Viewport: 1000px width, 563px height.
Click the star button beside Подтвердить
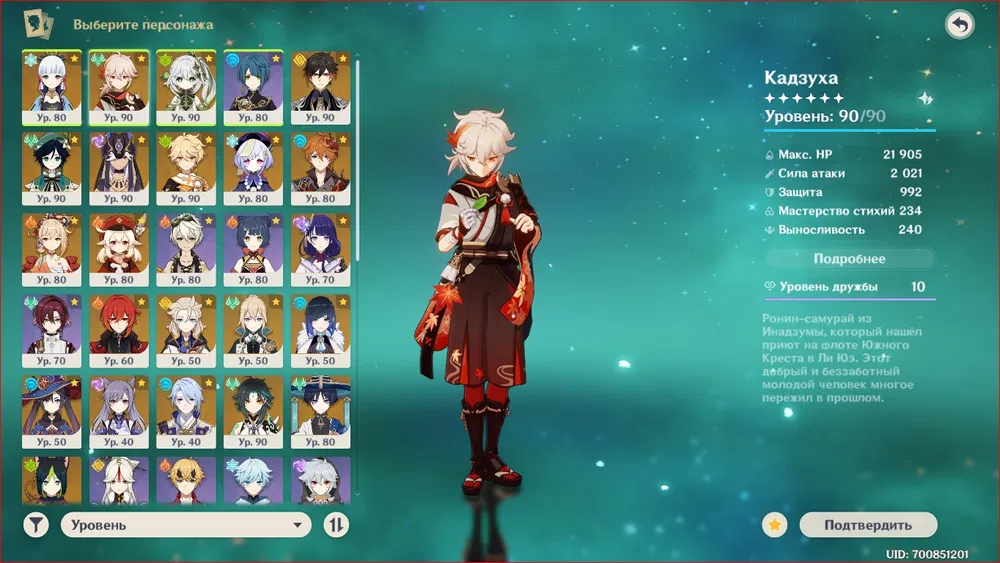[774, 524]
